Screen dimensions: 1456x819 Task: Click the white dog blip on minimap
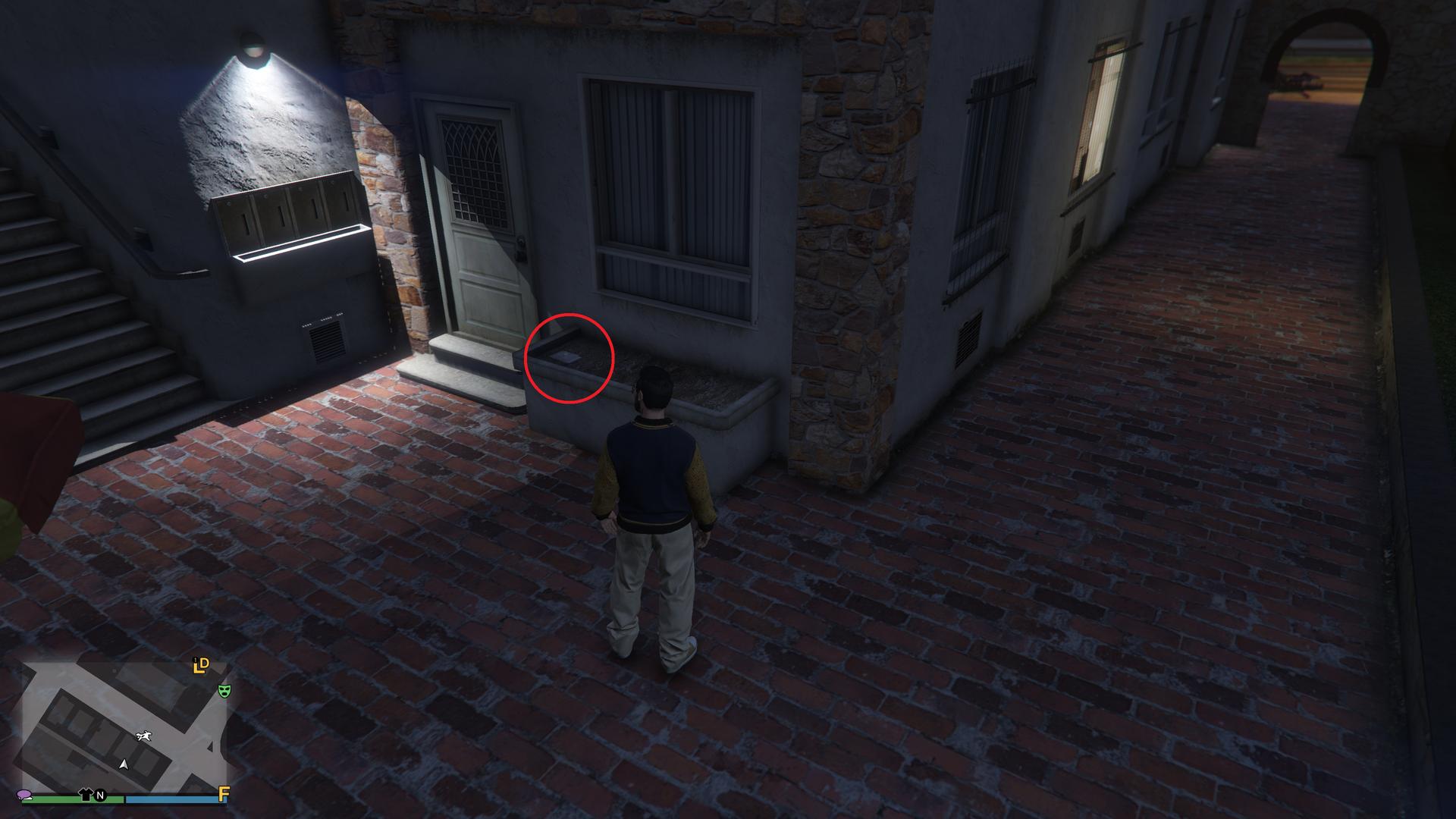click(x=143, y=736)
